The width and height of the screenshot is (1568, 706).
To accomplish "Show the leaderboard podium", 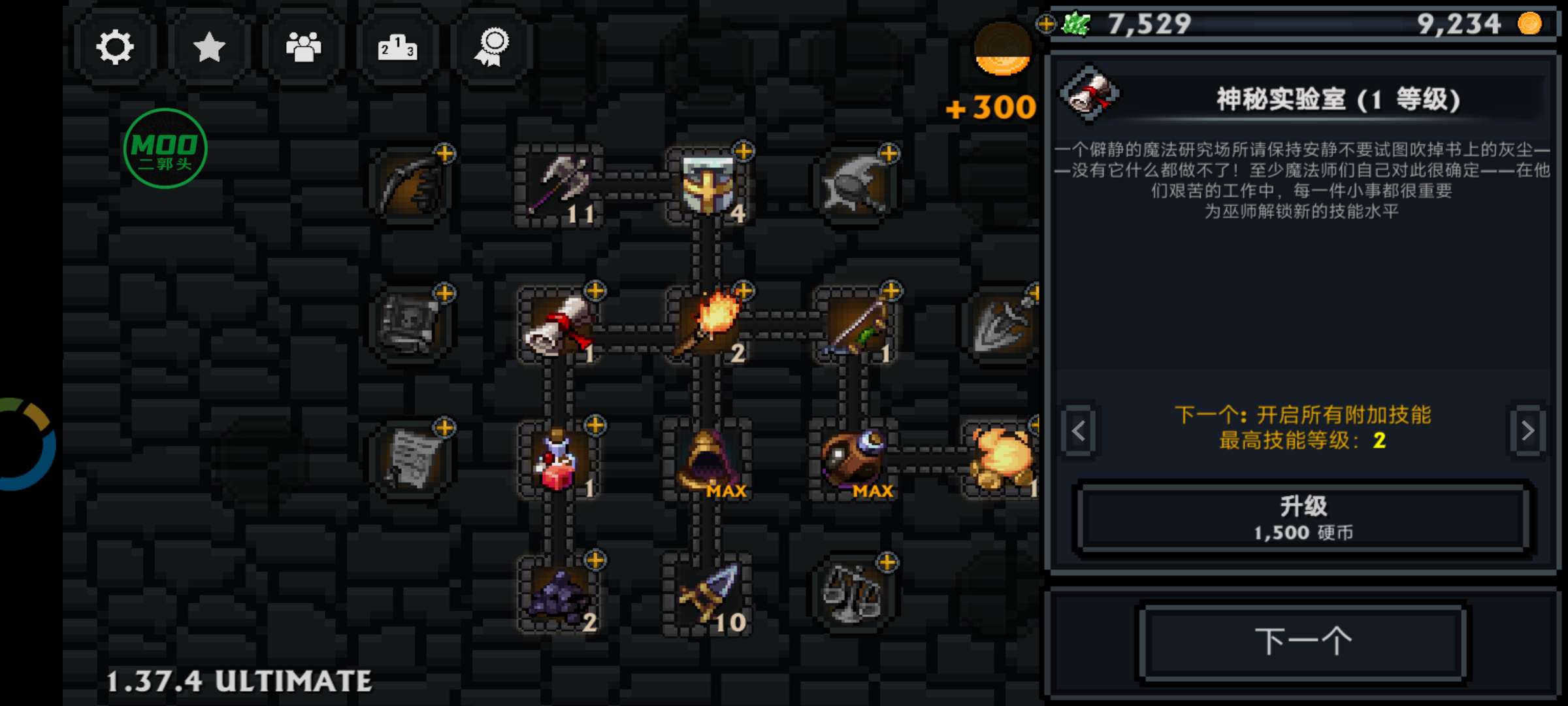I will point(397,47).
